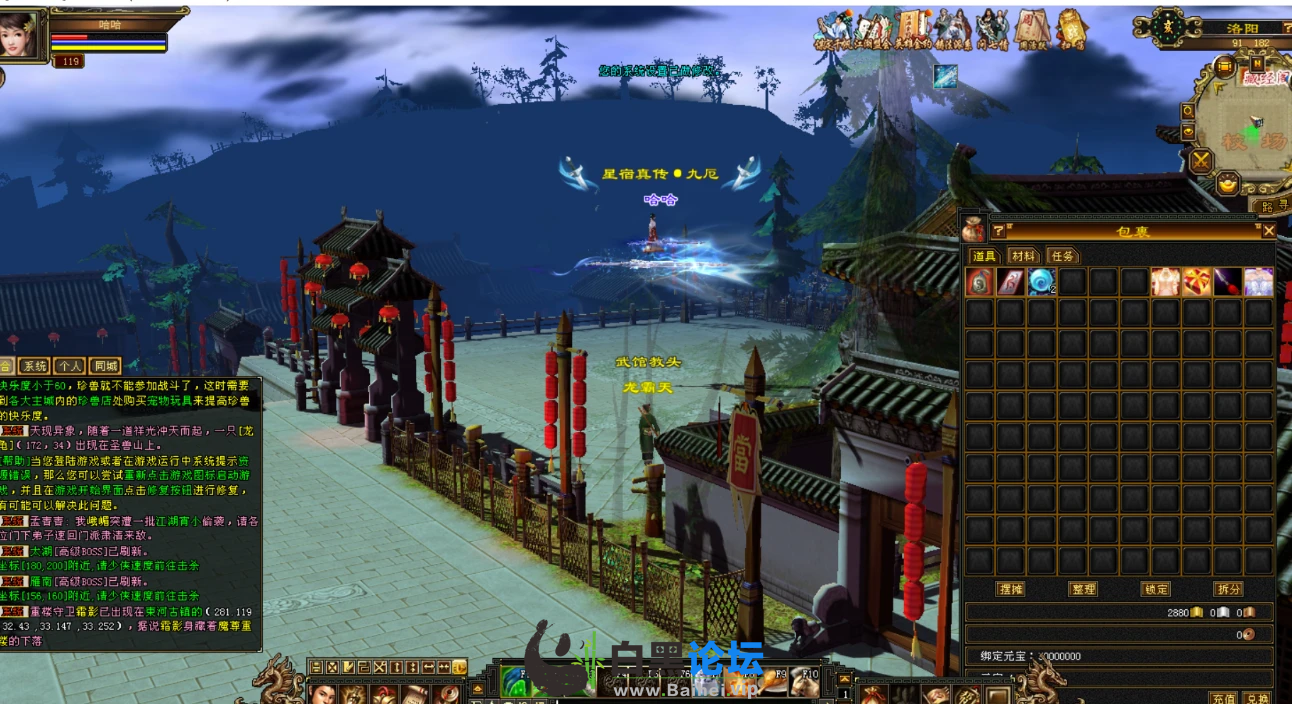Close the 包裹 inventory window
The height and width of the screenshot is (704, 1292).
pyautogui.click(x=1268, y=231)
